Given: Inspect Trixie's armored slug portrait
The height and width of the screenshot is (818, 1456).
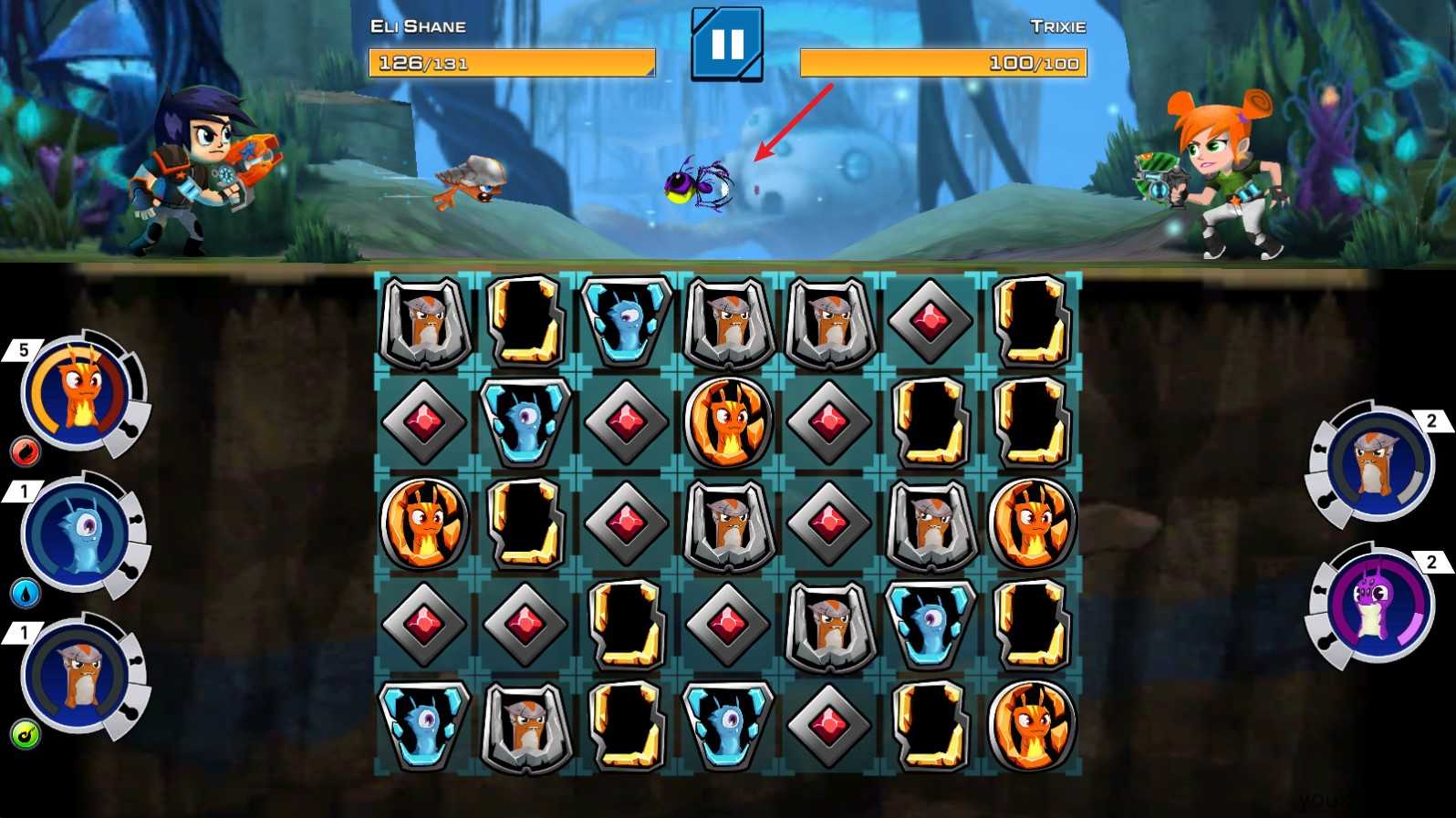Looking at the screenshot, I should click(x=1377, y=464).
